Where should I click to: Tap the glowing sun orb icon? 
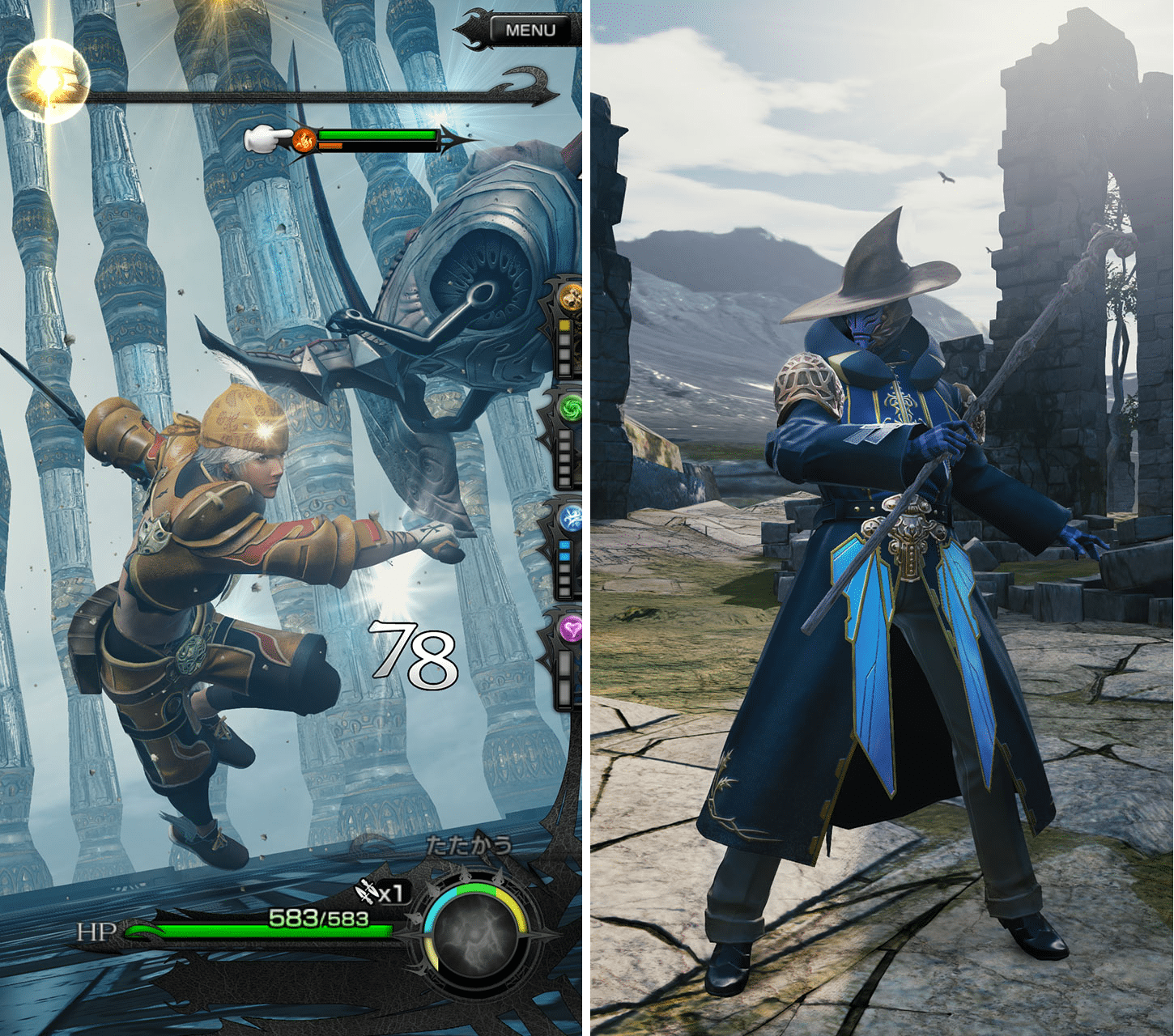pos(47,80)
